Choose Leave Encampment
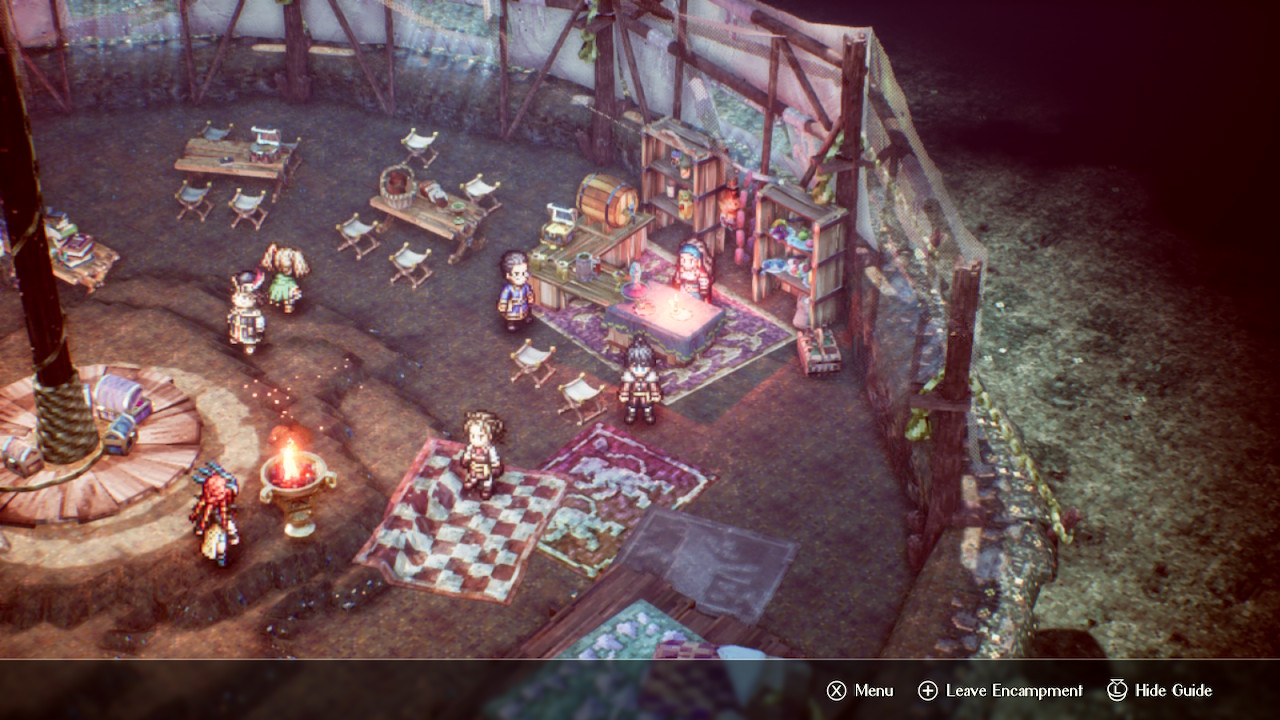Viewport: 1280px width, 720px height. 1000,691
